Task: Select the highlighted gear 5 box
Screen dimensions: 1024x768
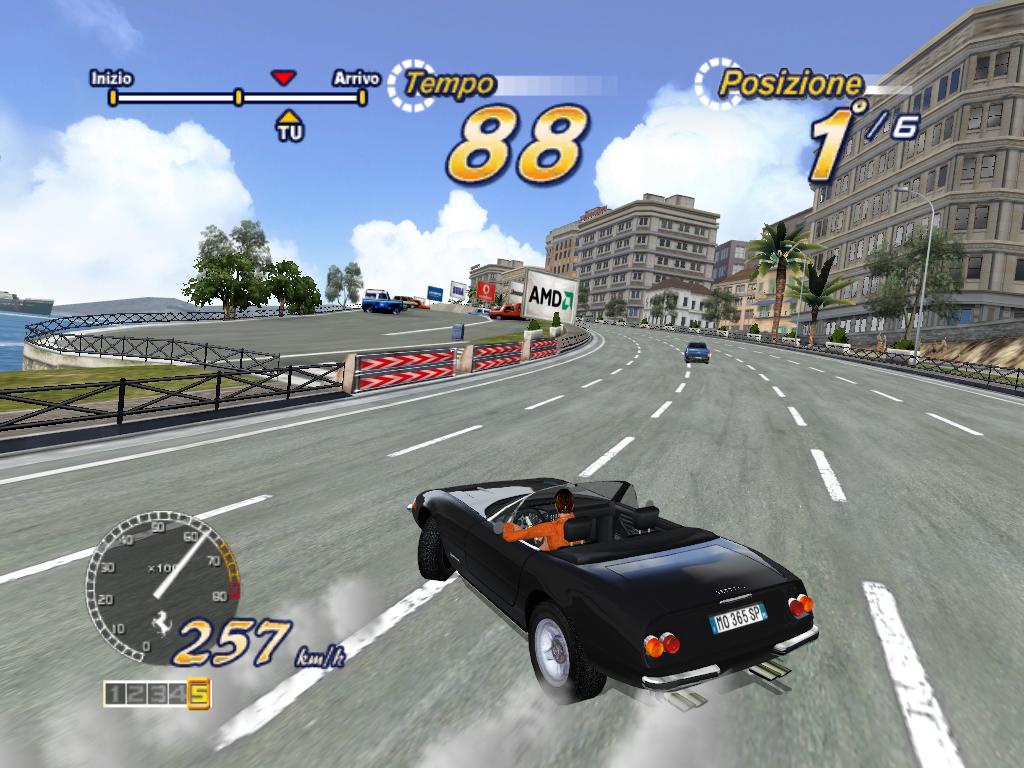Action: click(198, 693)
